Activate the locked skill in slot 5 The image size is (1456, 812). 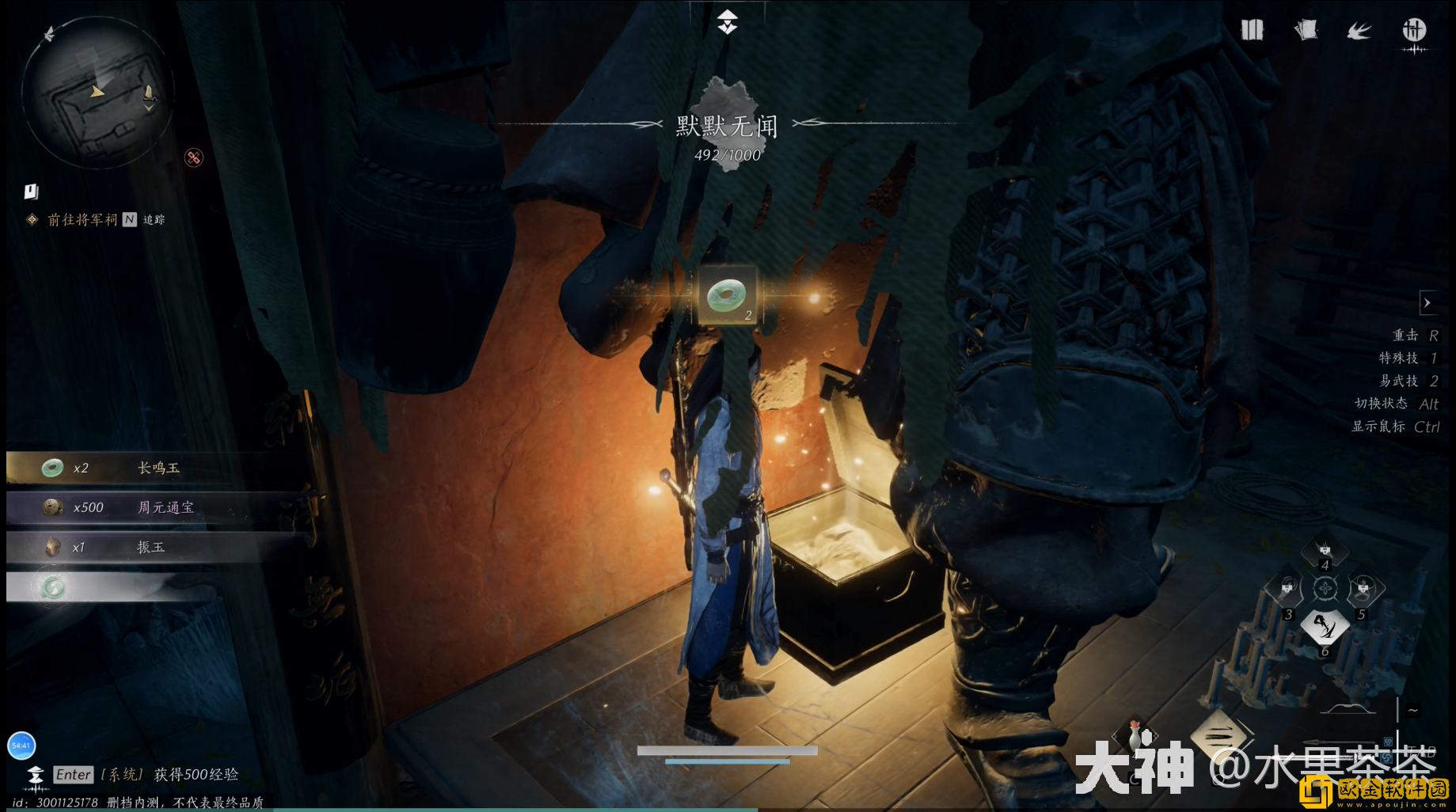(x=1363, y=589)
